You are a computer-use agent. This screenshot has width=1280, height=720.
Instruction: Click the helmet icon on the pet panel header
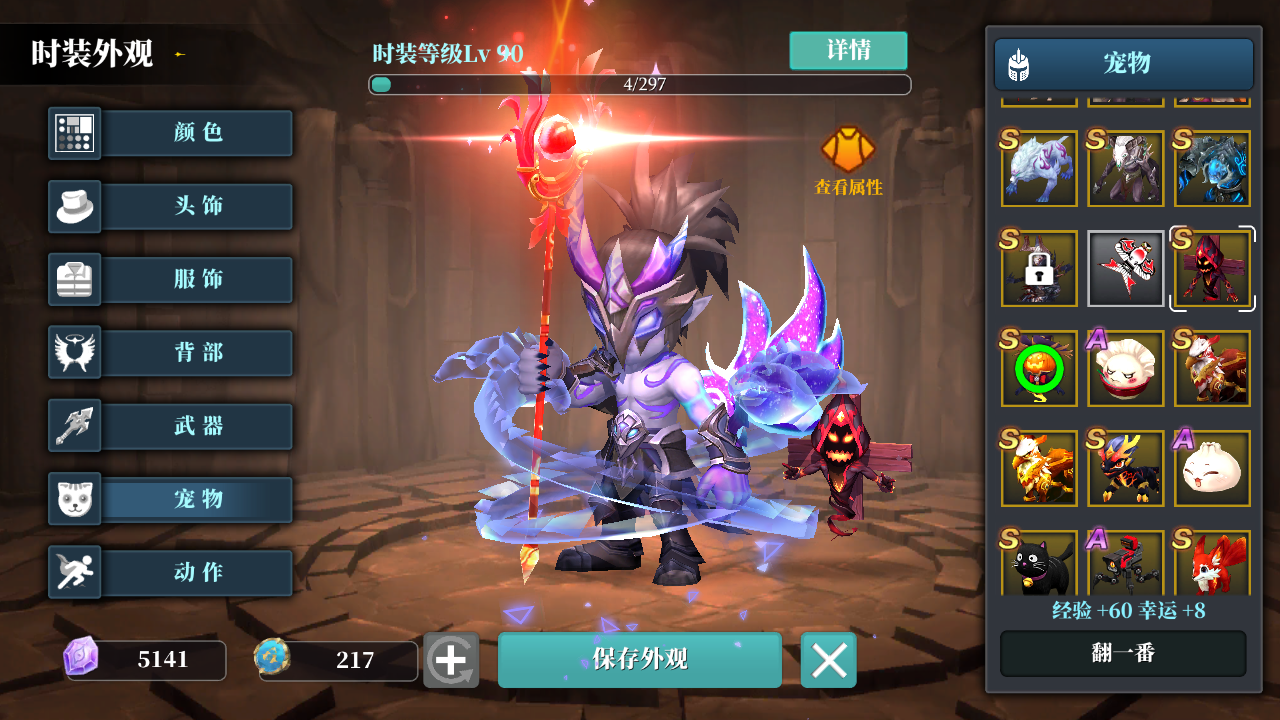click(x=1019, y=64)
